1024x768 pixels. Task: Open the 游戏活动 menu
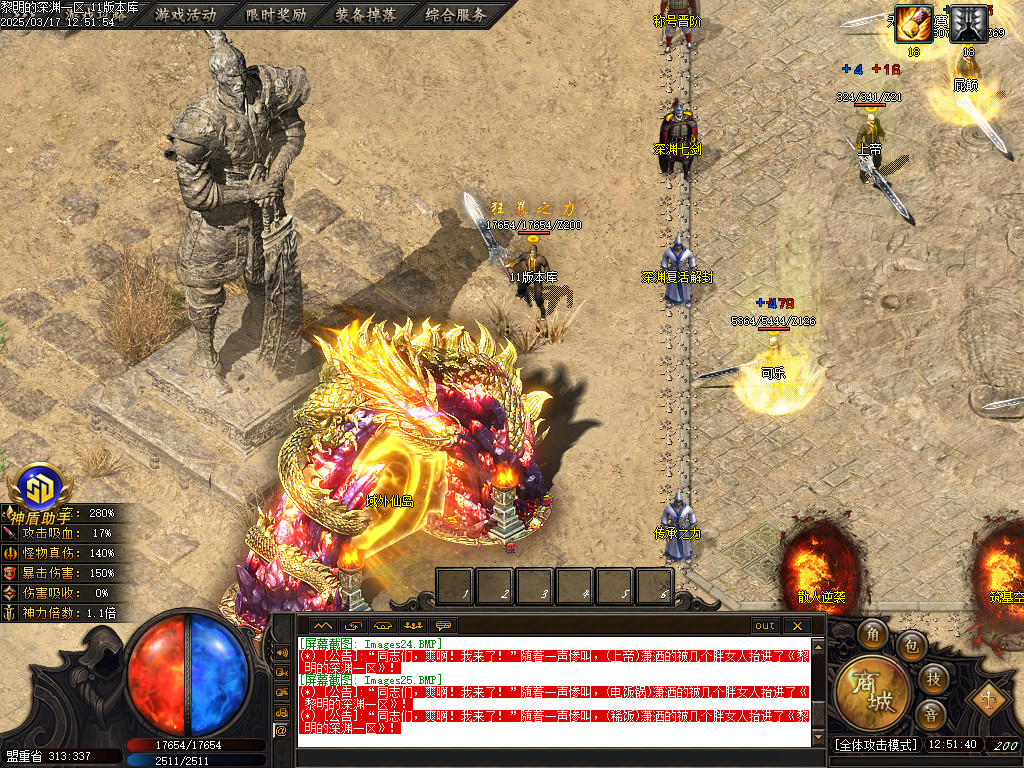coord(186,15)
